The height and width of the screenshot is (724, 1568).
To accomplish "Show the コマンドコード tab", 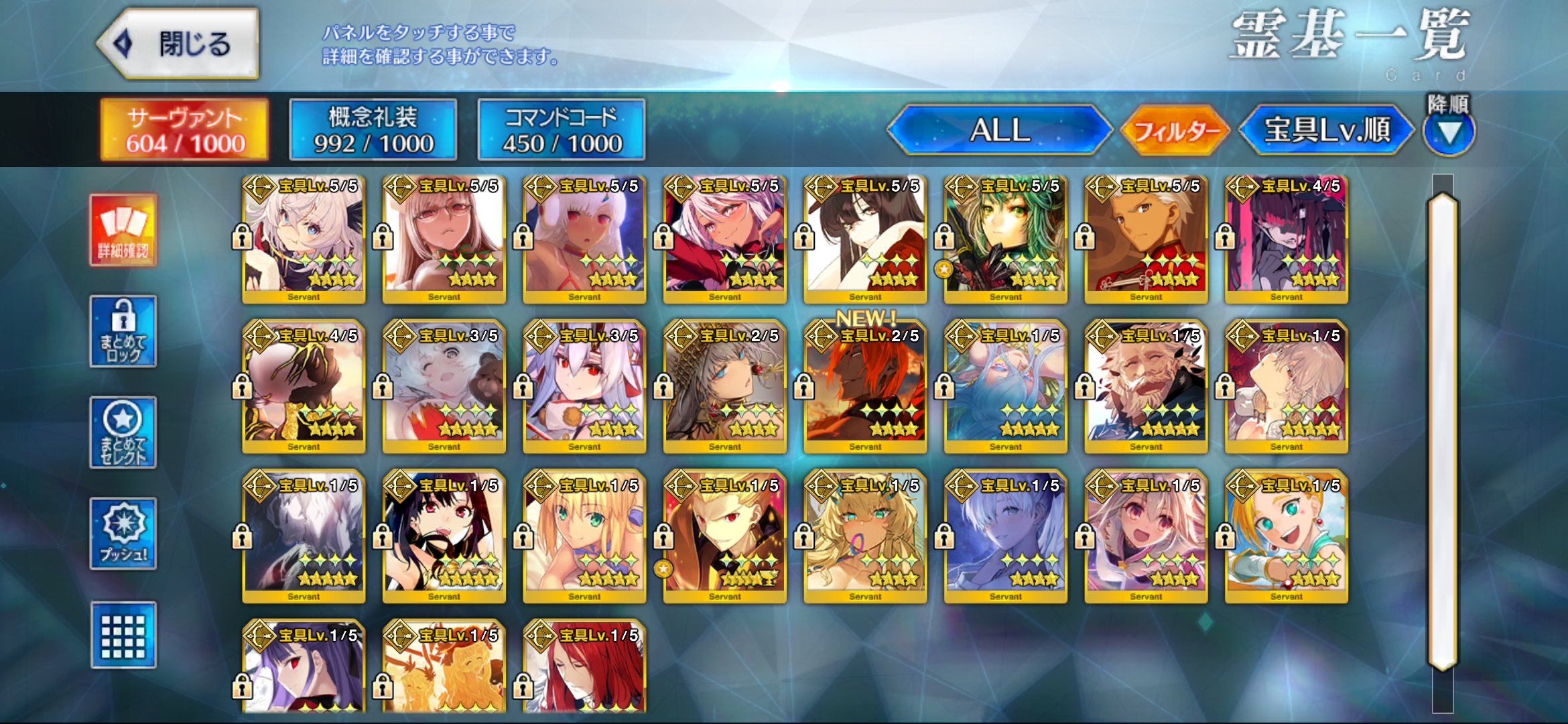I will coord(562,129).
